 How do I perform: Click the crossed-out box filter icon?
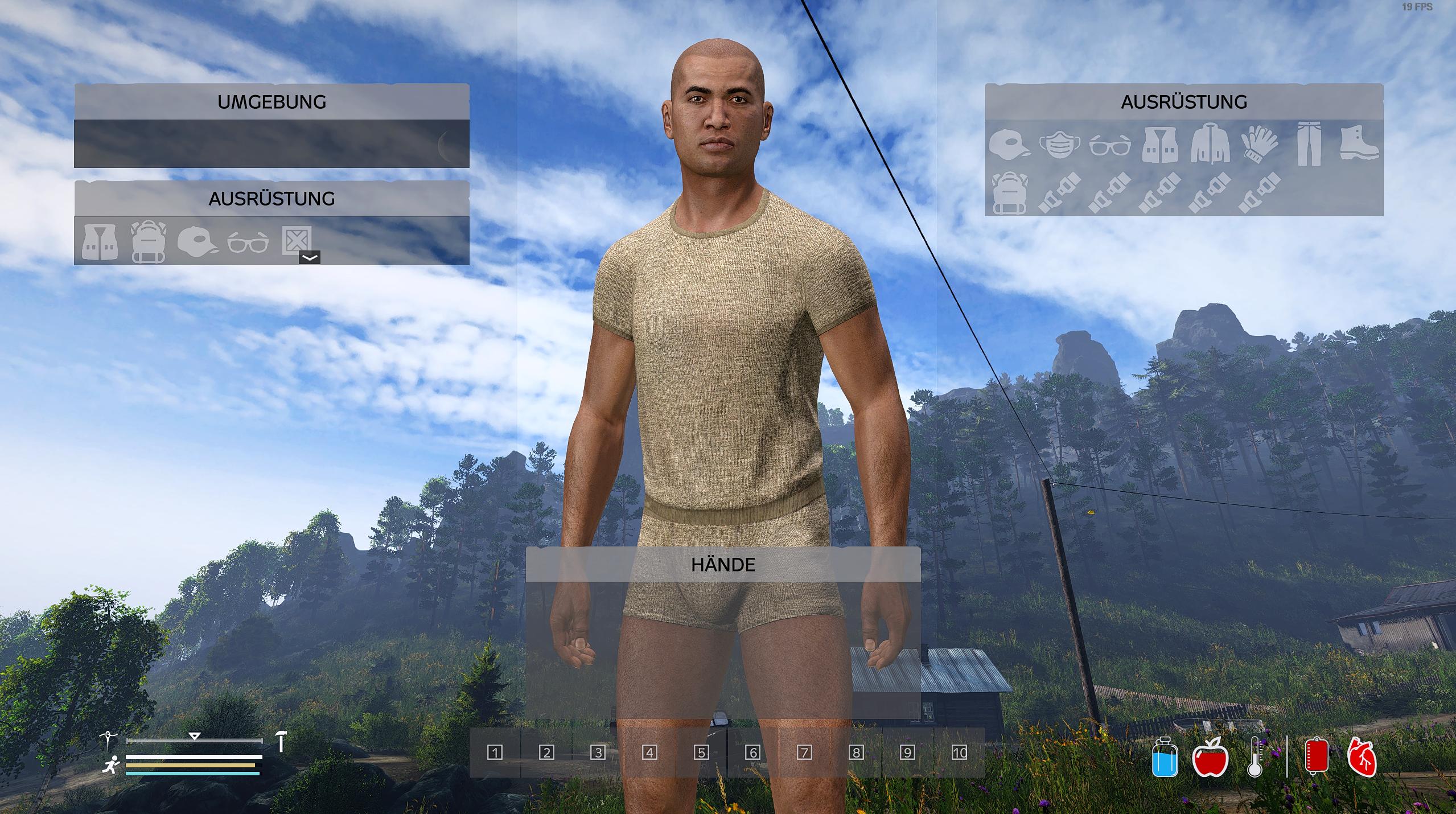pyautogui.click(x=297, y=240)
